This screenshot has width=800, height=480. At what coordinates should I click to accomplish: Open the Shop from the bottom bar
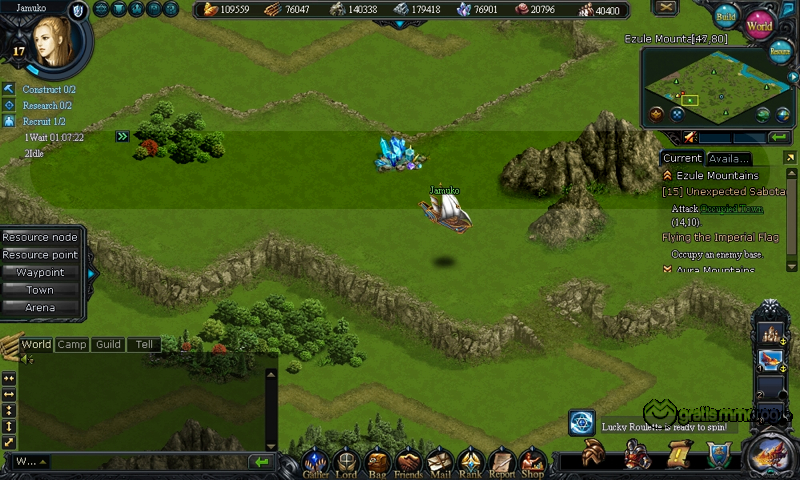click(x=532, y=462)
